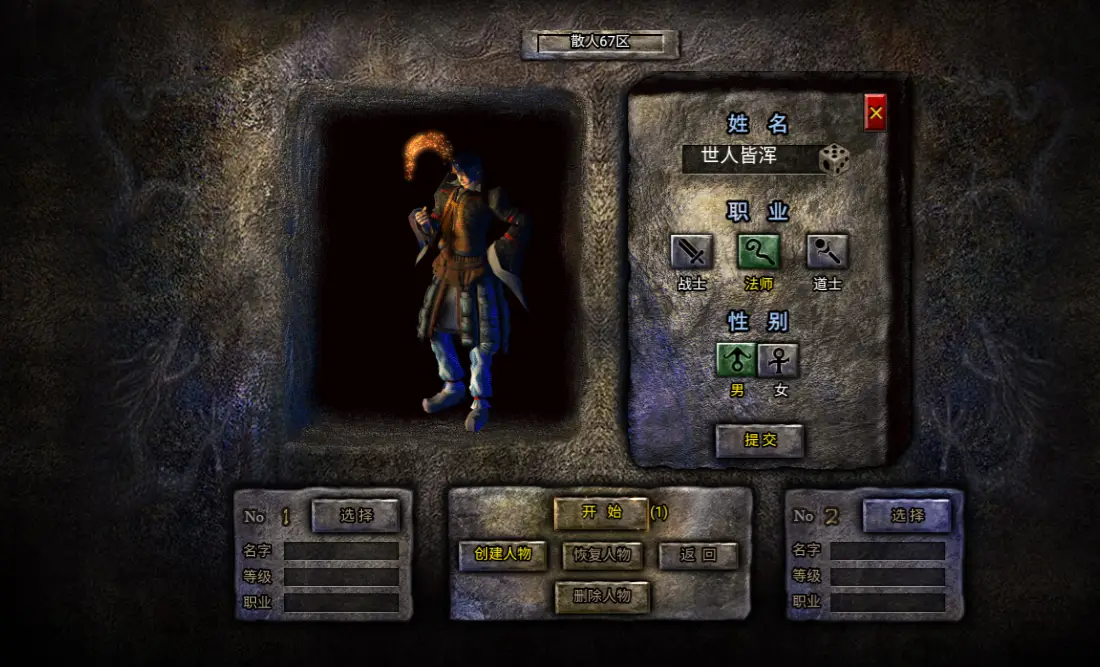Image resolution: width=1100 pixels, height=667 pixels.
Task: Start the game with 开始 button
Action: coord(601,513)
